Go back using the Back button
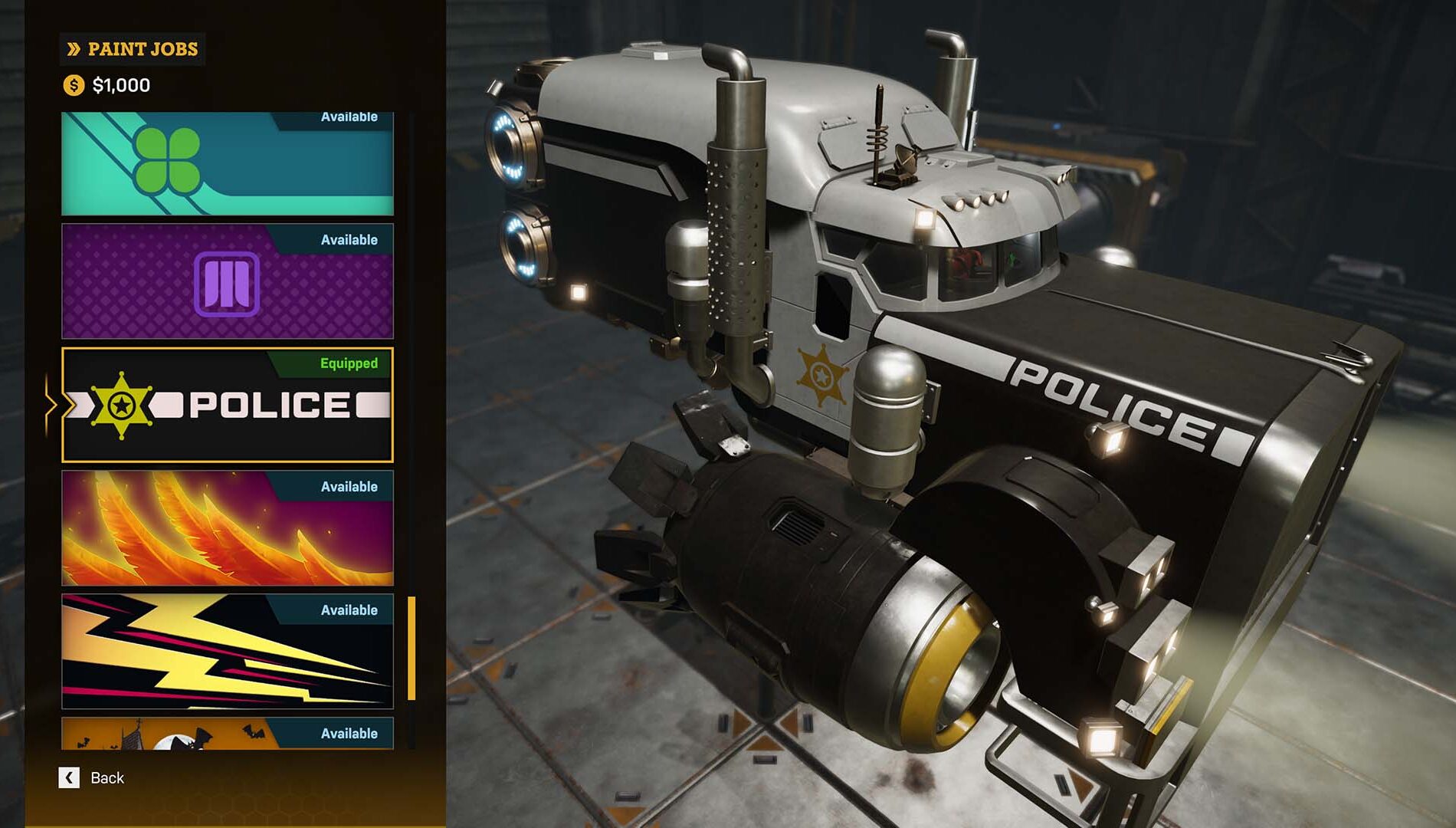The width and height of the screenshot is (1456, 828). tap(92, 778)
